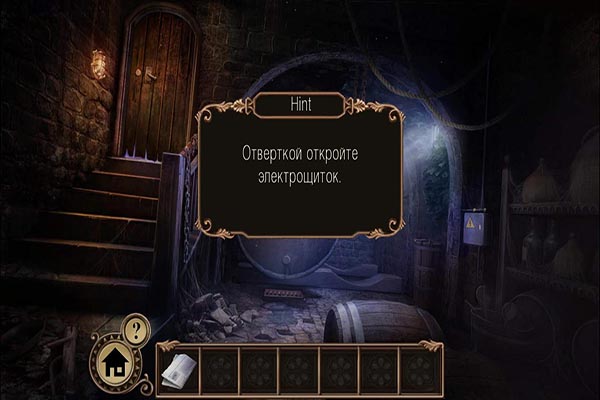Click the question mark hint button
Image resolution: width=600 pixels, height=400 pixels.
click(x=136, y=327)
